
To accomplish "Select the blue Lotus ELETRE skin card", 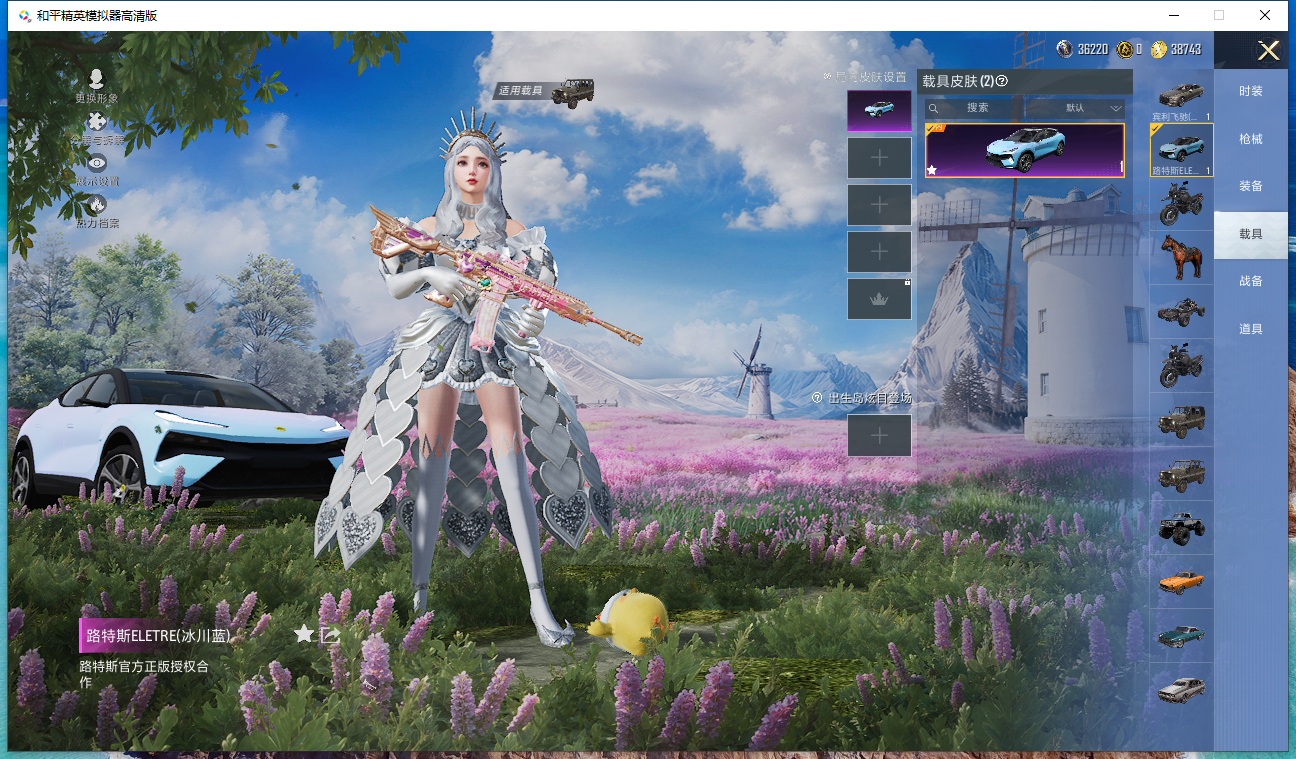I will (x=1024, y=151).
